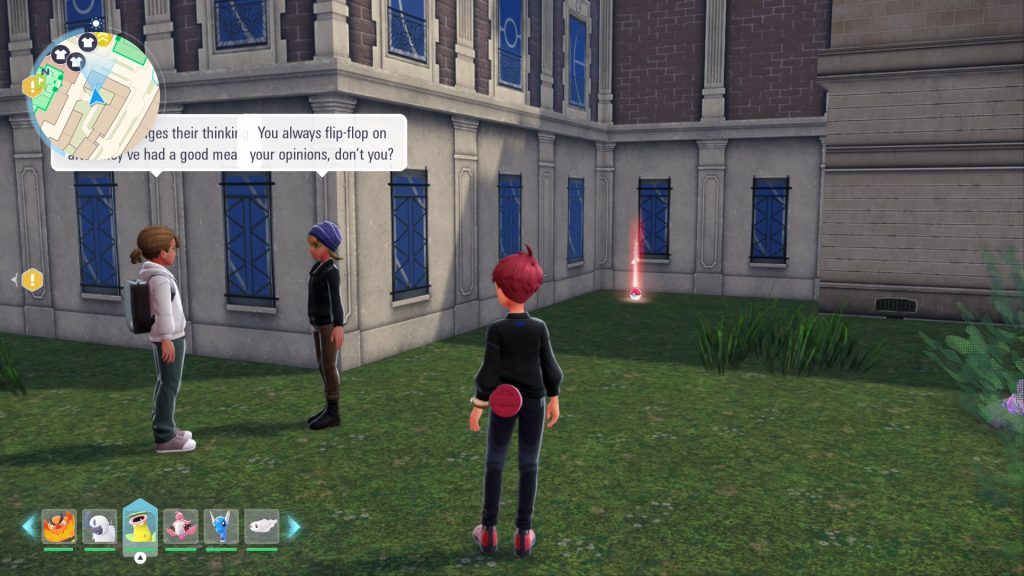Click the yellow quest indicator at left screen edge

point(32,280)
